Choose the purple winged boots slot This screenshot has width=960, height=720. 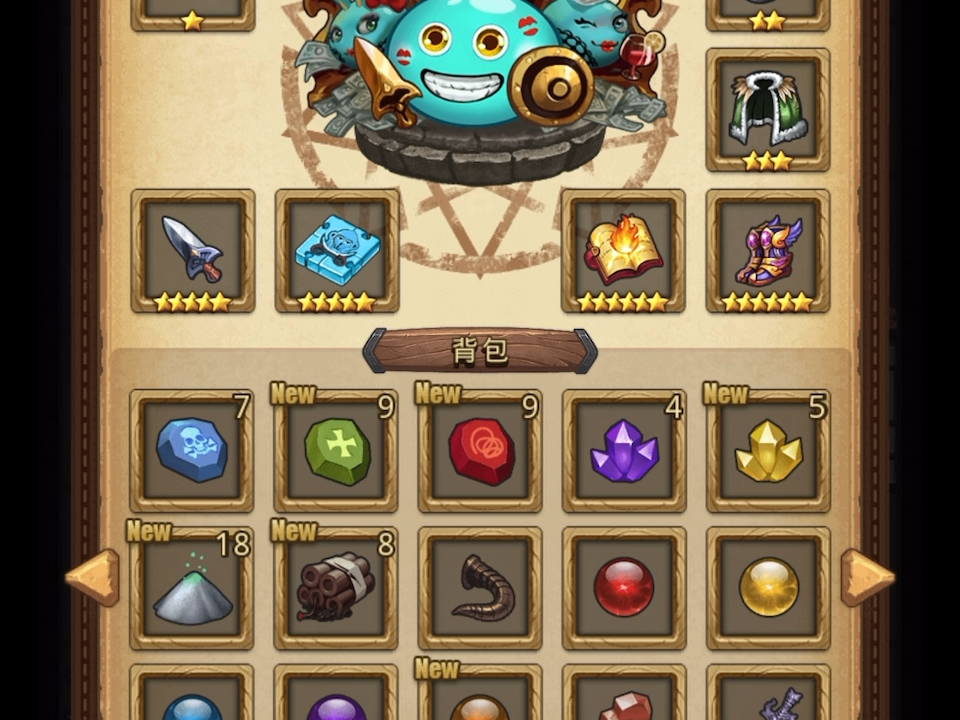tap(768, 250)
